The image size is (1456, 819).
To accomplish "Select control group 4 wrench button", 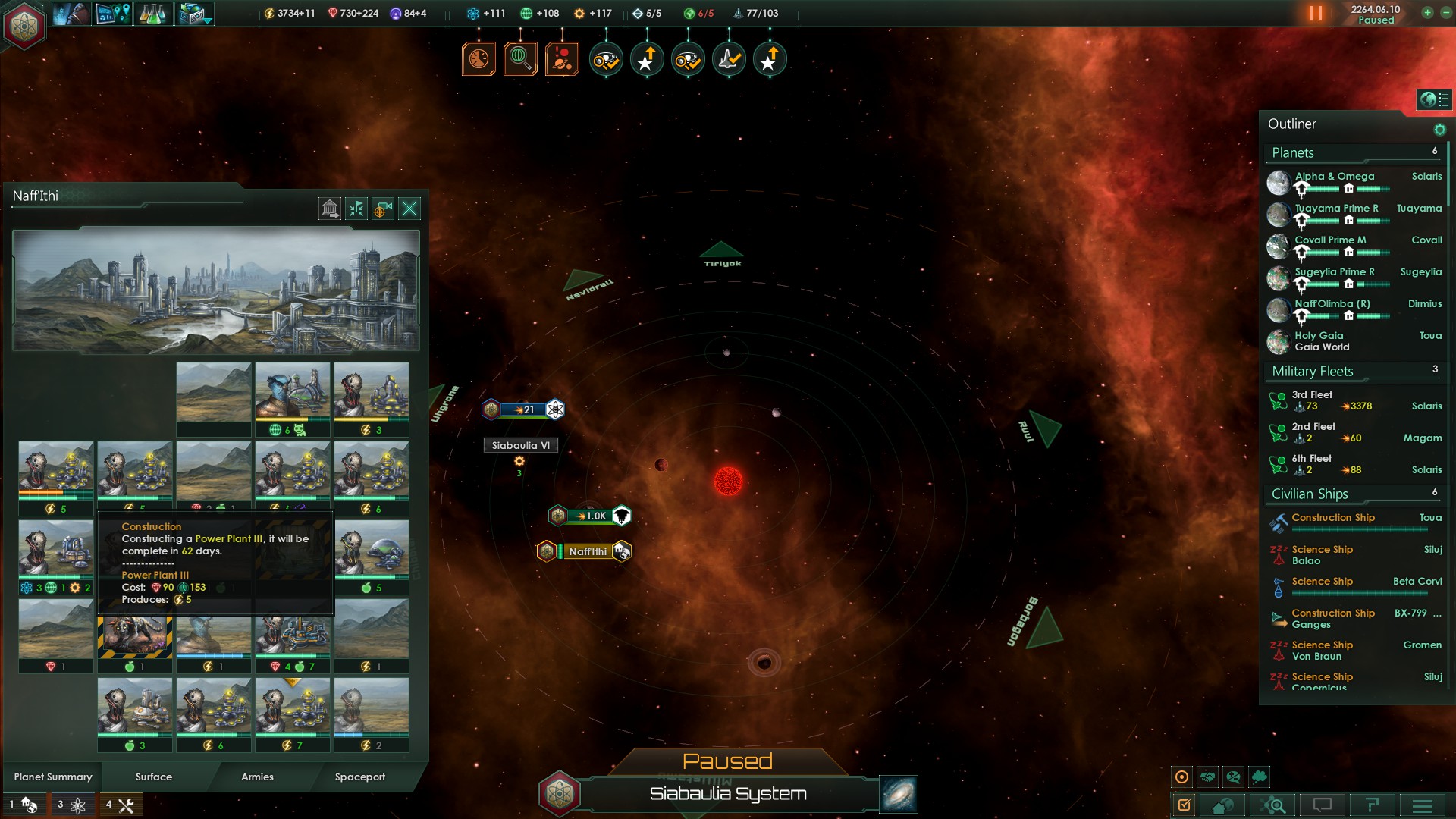I will (121, 805).
